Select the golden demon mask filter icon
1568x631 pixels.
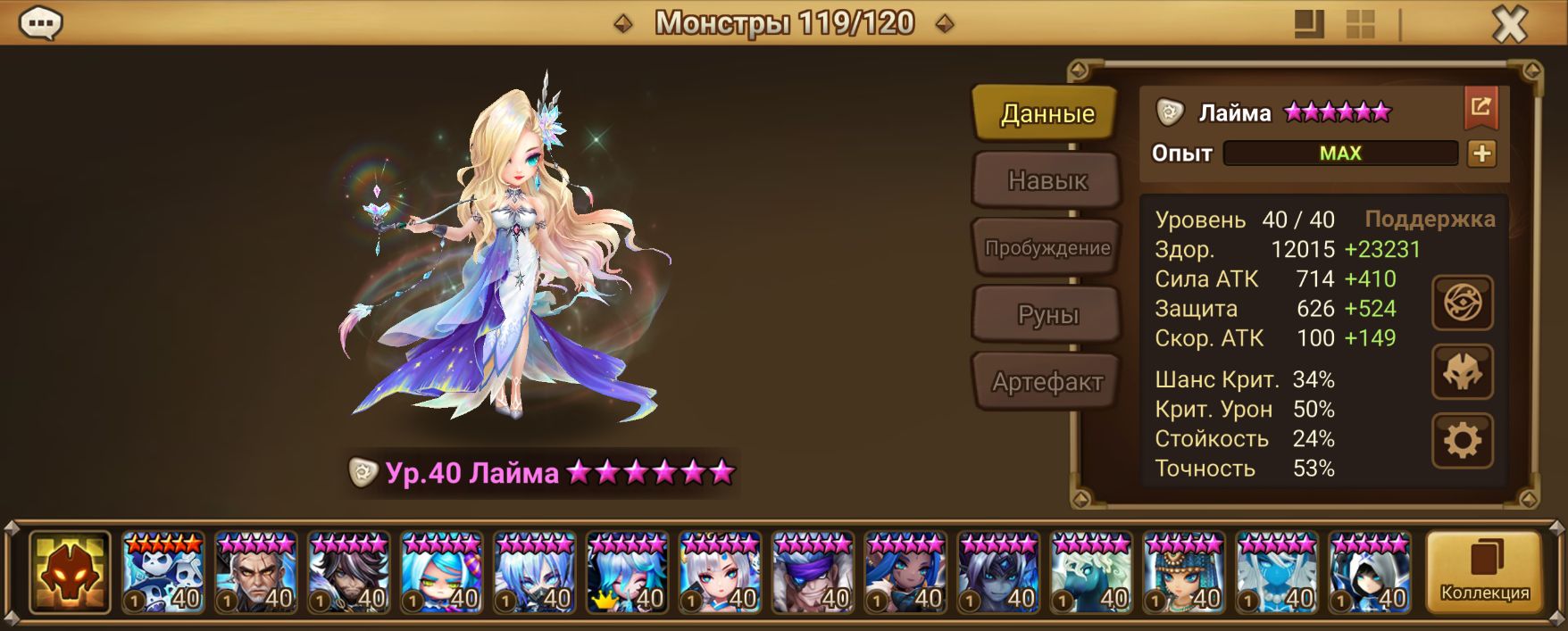tap(70, 573)
